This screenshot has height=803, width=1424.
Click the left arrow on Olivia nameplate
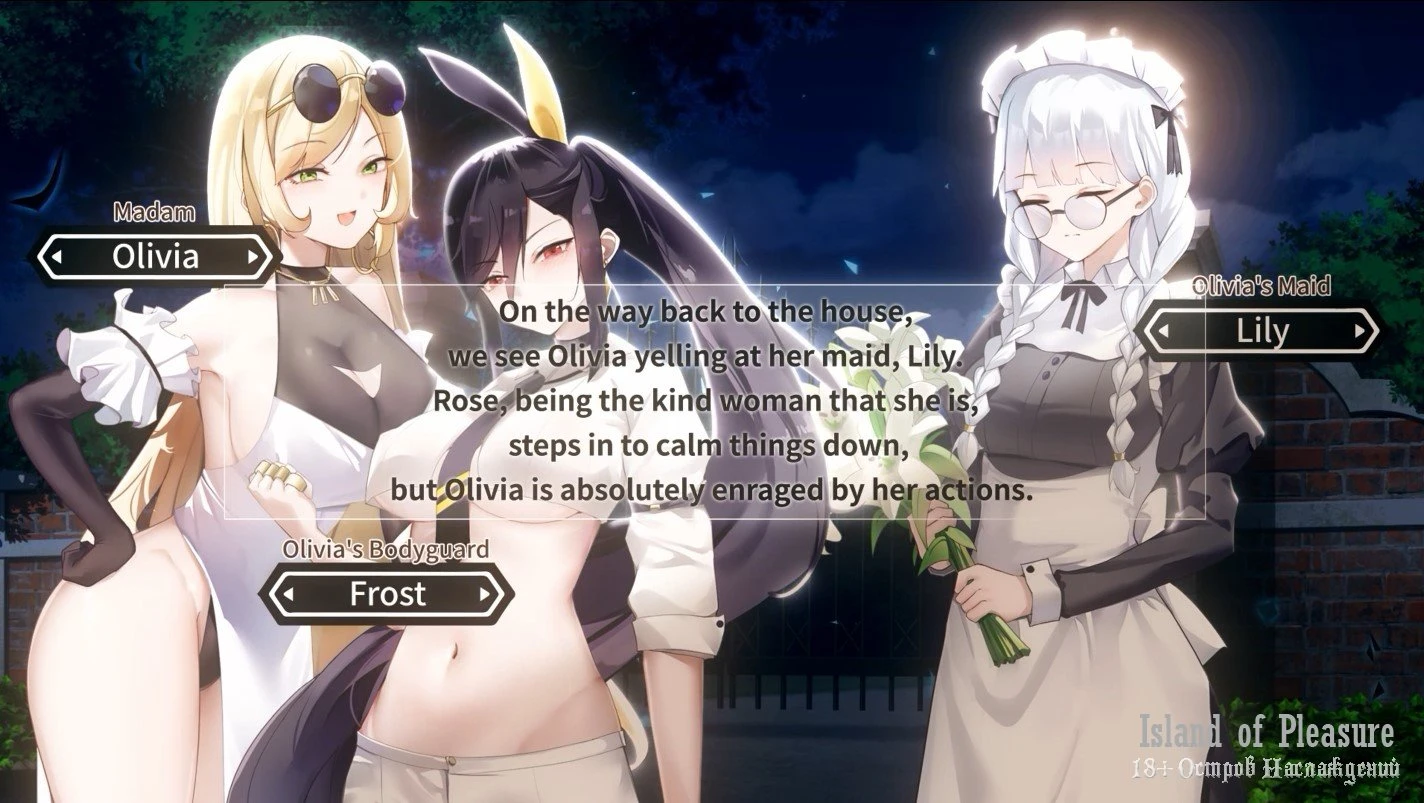tap(58, 257)
